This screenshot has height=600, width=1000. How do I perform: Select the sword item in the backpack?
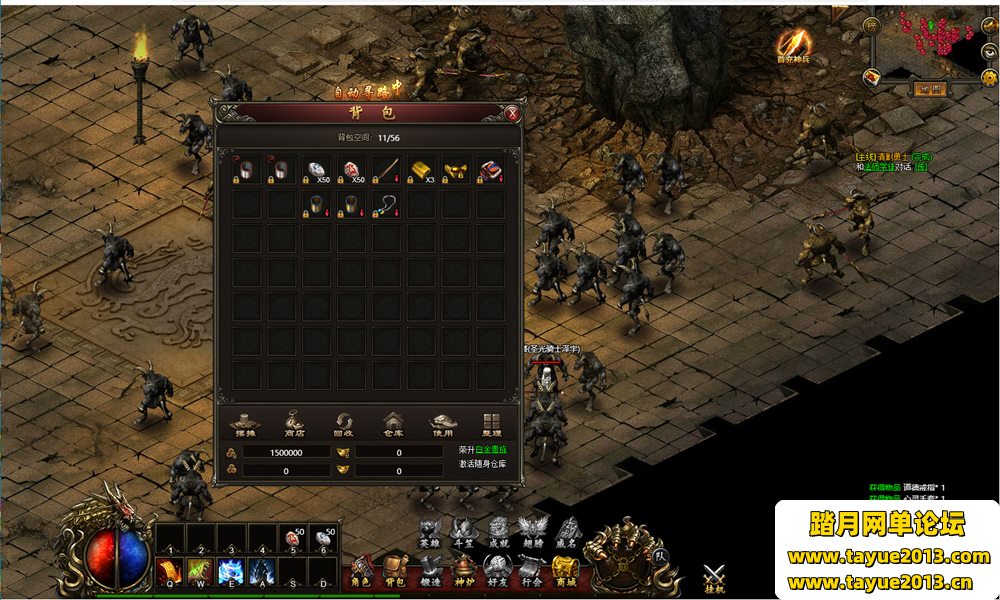click(x=386, y=169)
